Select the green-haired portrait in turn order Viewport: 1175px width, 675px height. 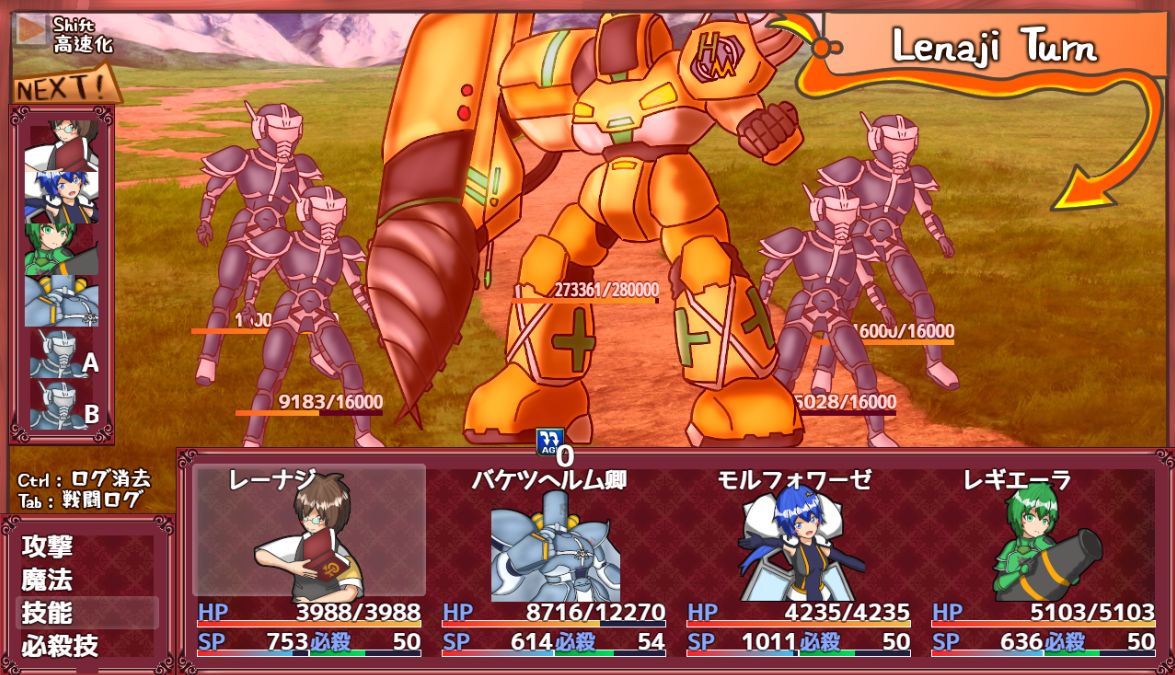pos(62,248)
